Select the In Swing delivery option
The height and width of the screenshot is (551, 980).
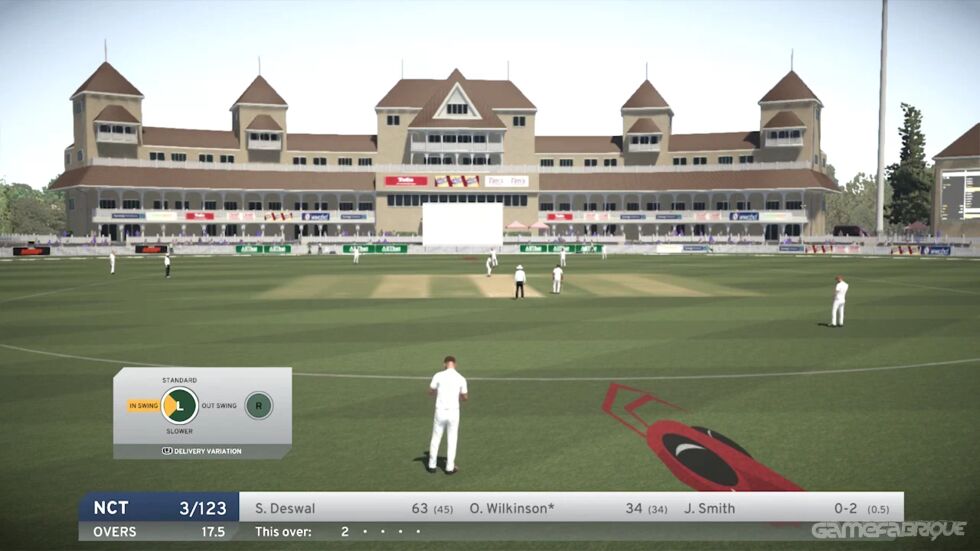(143, 405)
